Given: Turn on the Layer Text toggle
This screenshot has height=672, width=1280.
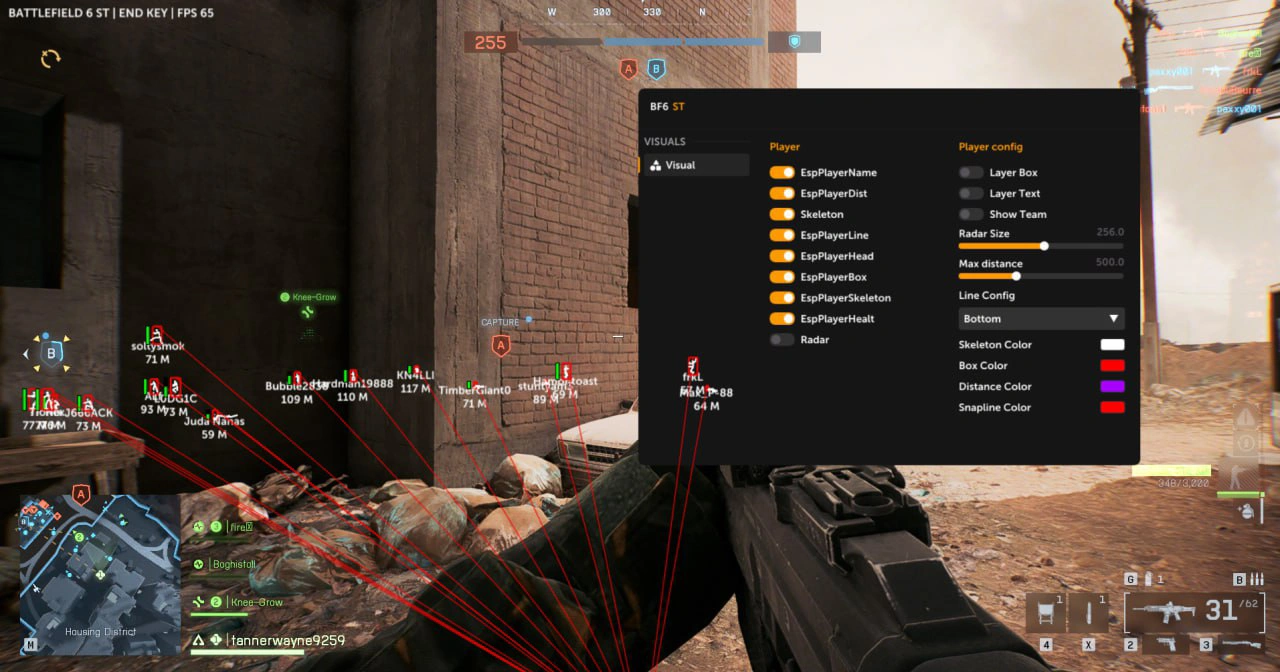Looking at the screenshot, I should 971,194.
